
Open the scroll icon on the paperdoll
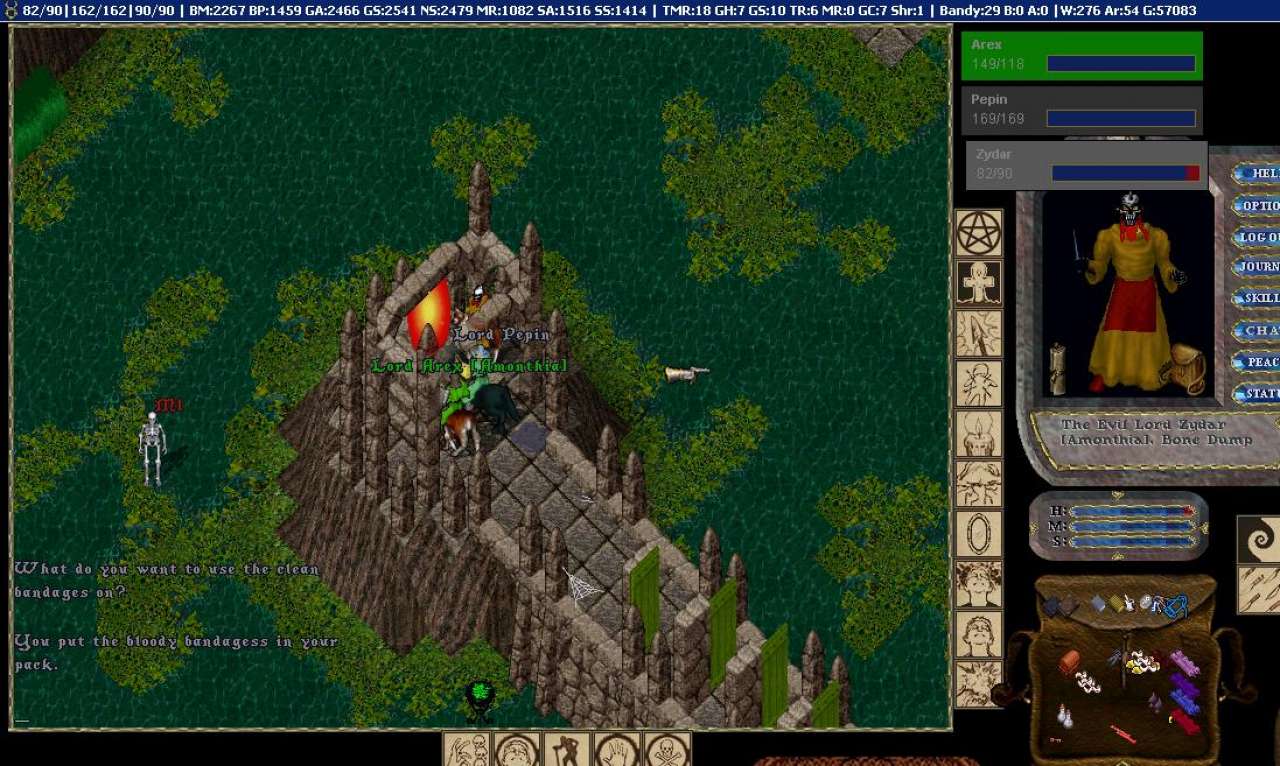pos(1057,368)
